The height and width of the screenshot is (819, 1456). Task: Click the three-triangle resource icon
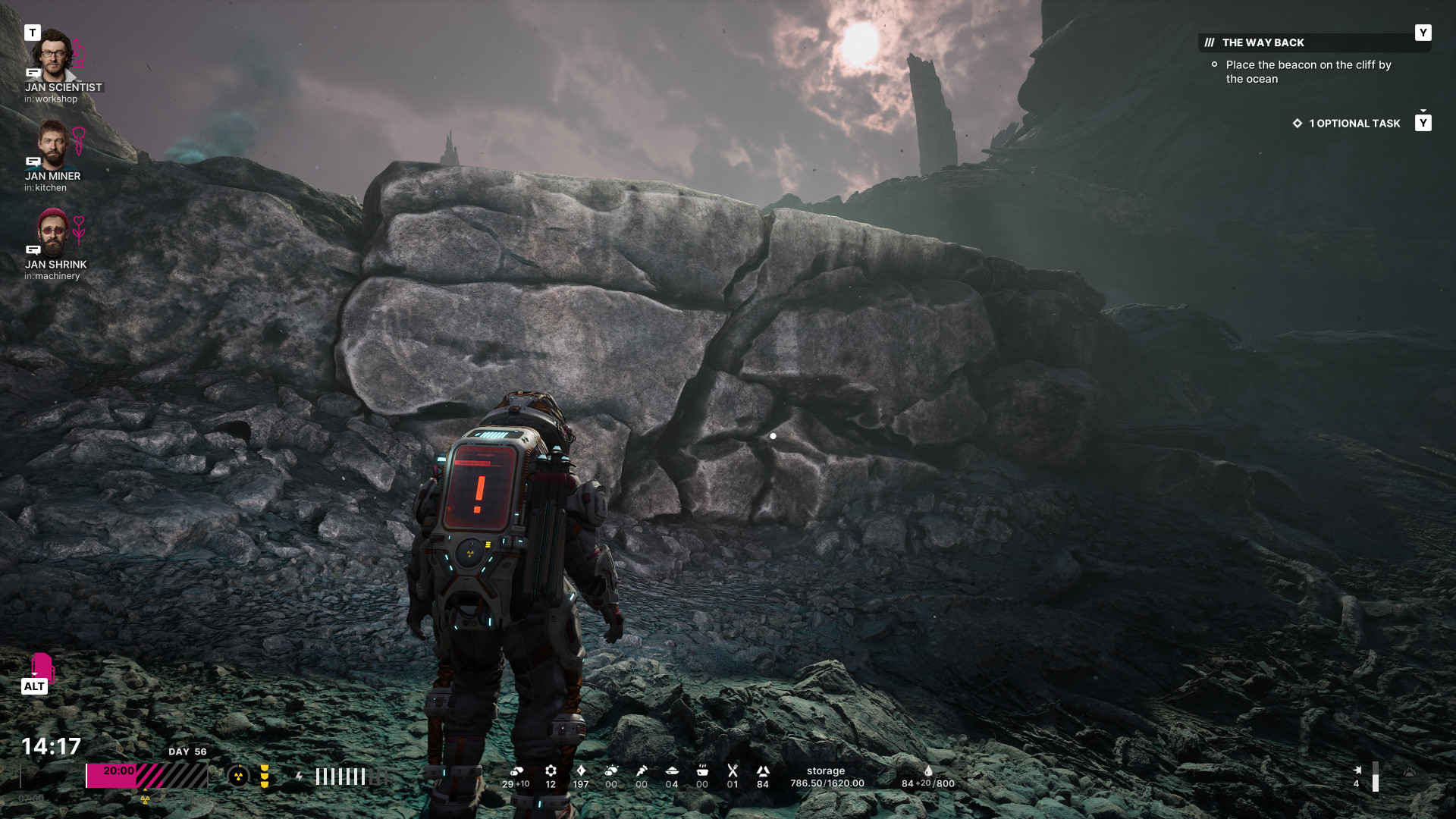[763, 770]
